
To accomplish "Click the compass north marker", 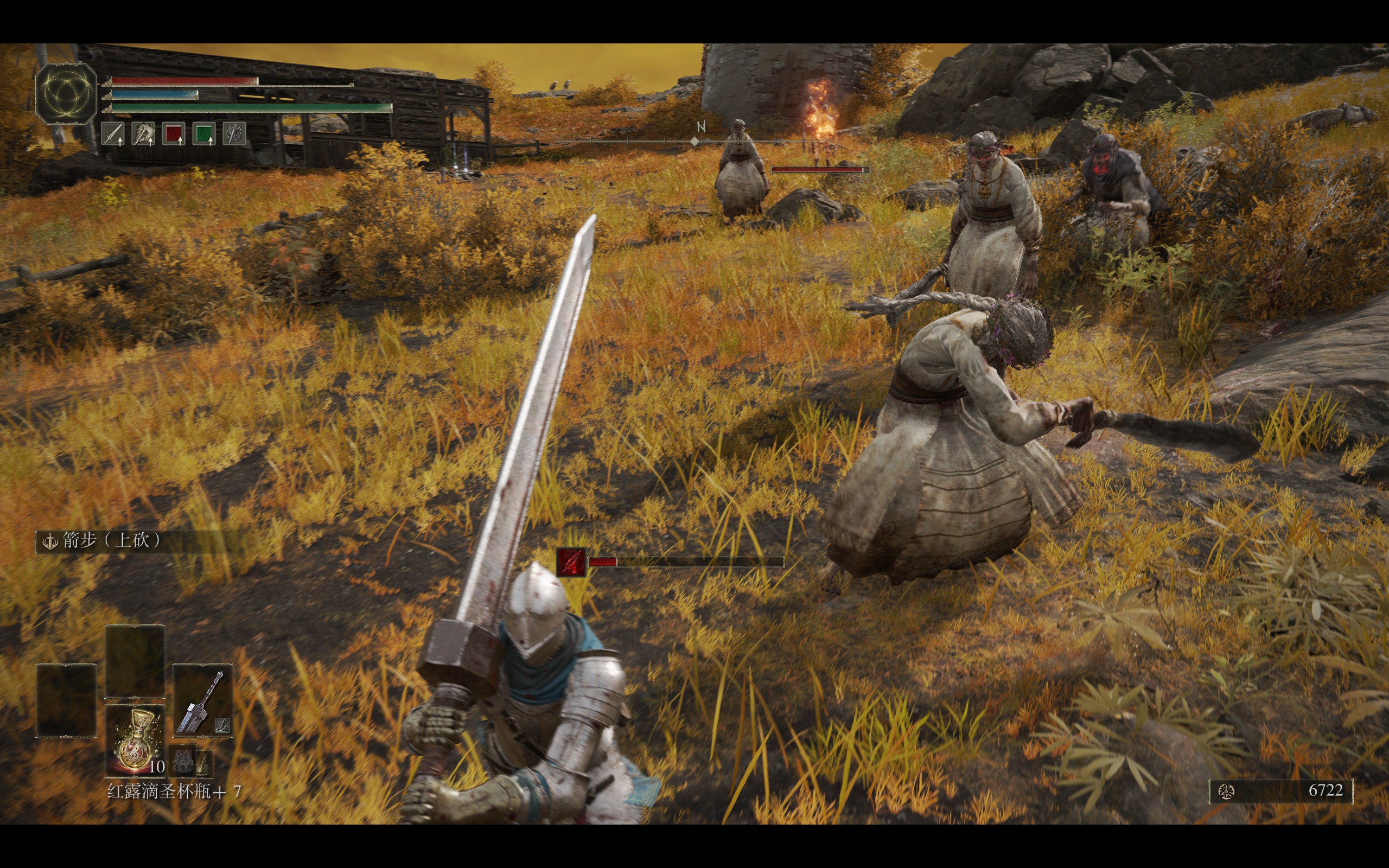I will (x=700, y=127).
